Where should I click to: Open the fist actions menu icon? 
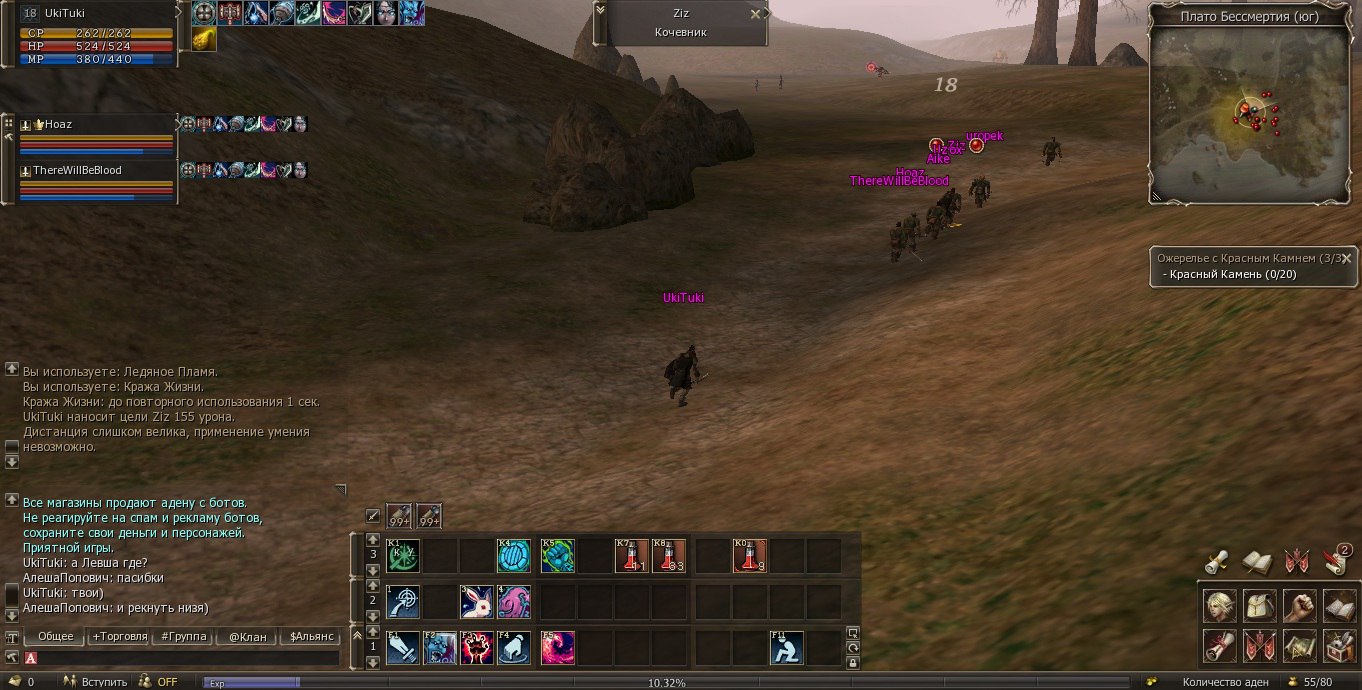point(1300,606)
